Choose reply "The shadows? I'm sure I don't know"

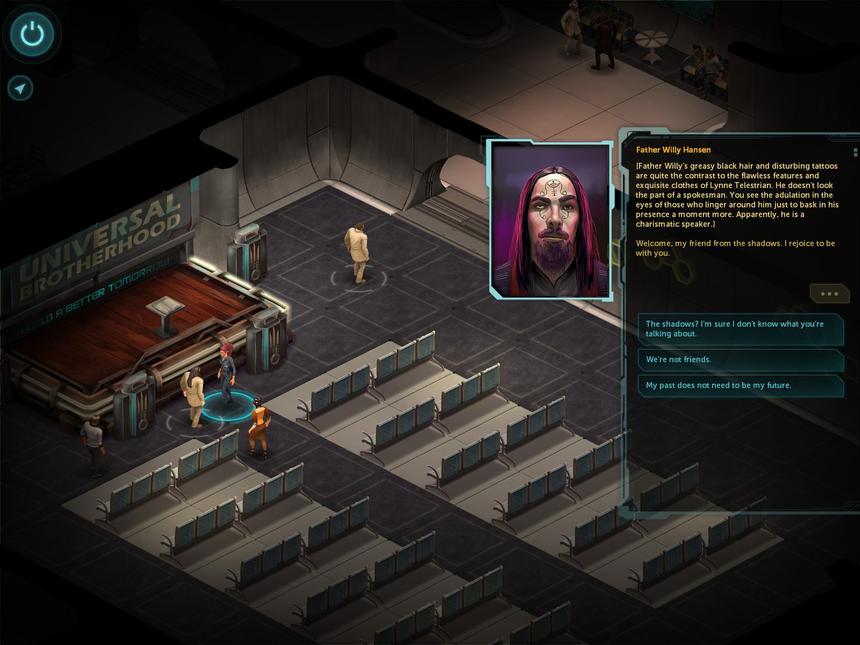pyautogui.click(x=740, y=329)
